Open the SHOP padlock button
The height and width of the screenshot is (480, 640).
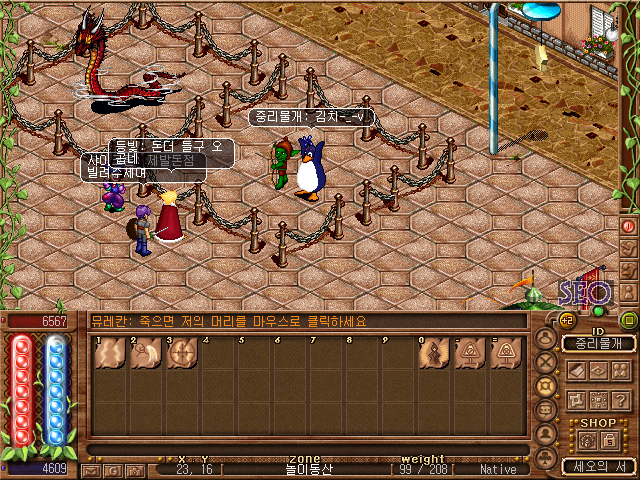(610, 439)
